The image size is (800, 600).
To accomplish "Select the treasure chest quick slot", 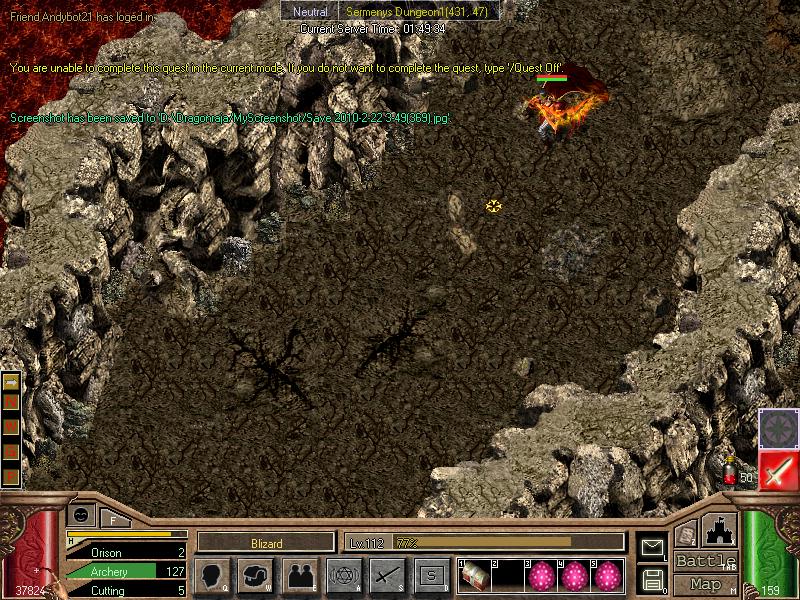I will coord(474,577).
